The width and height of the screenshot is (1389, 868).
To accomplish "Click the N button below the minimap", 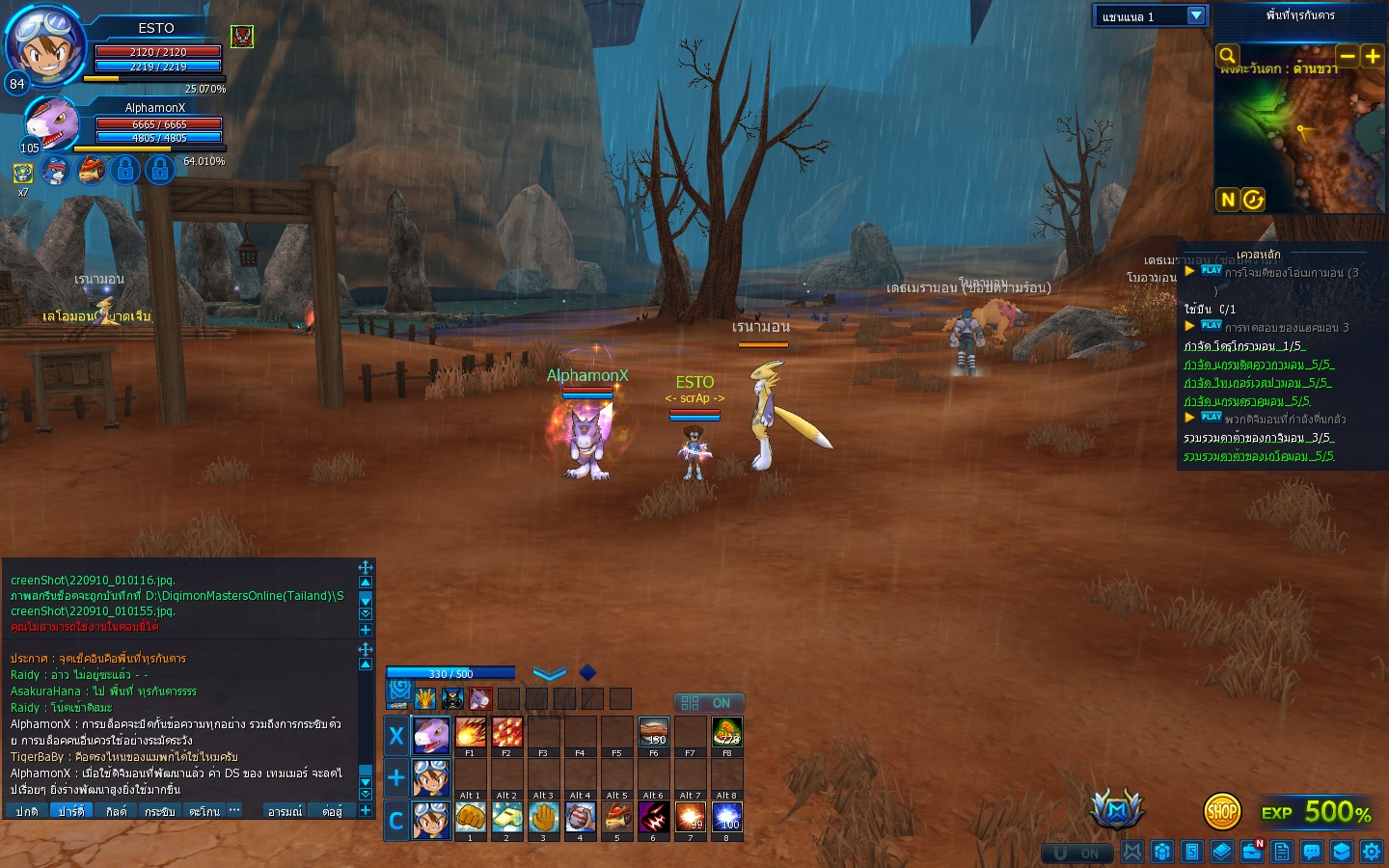I will click(x=1227, y=200).
